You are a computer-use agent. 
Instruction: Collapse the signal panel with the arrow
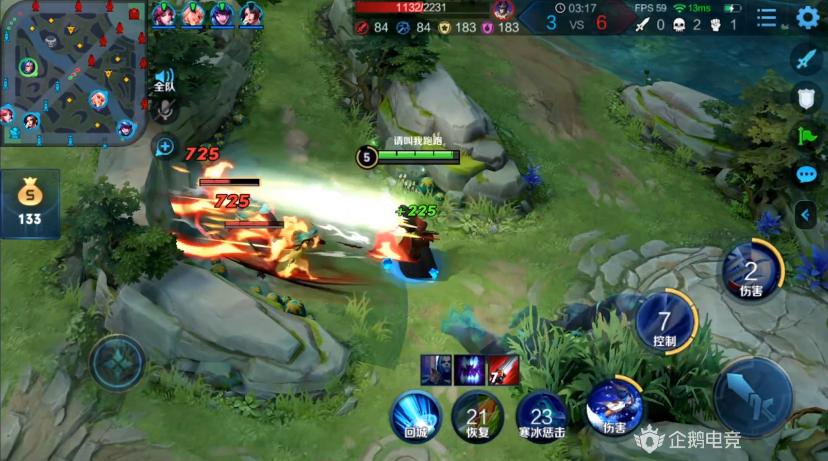pos(806,214)
